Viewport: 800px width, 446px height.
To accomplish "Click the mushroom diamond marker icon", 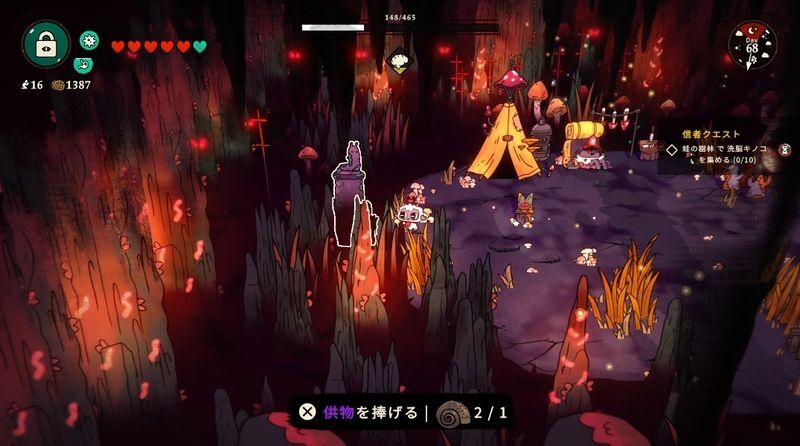I will coord(400,61).
